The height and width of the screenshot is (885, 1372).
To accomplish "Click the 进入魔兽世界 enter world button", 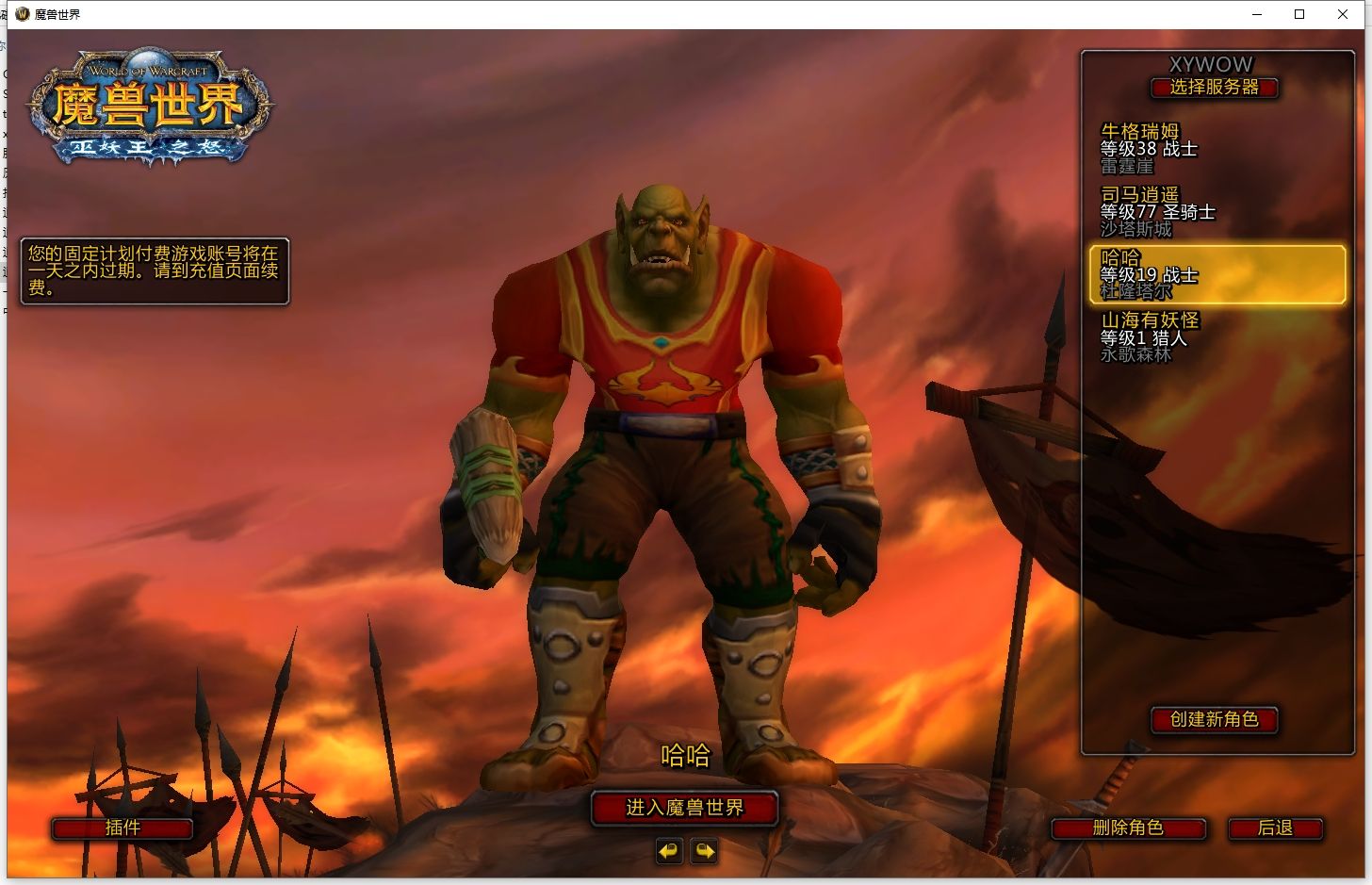I will click(685, 808).
